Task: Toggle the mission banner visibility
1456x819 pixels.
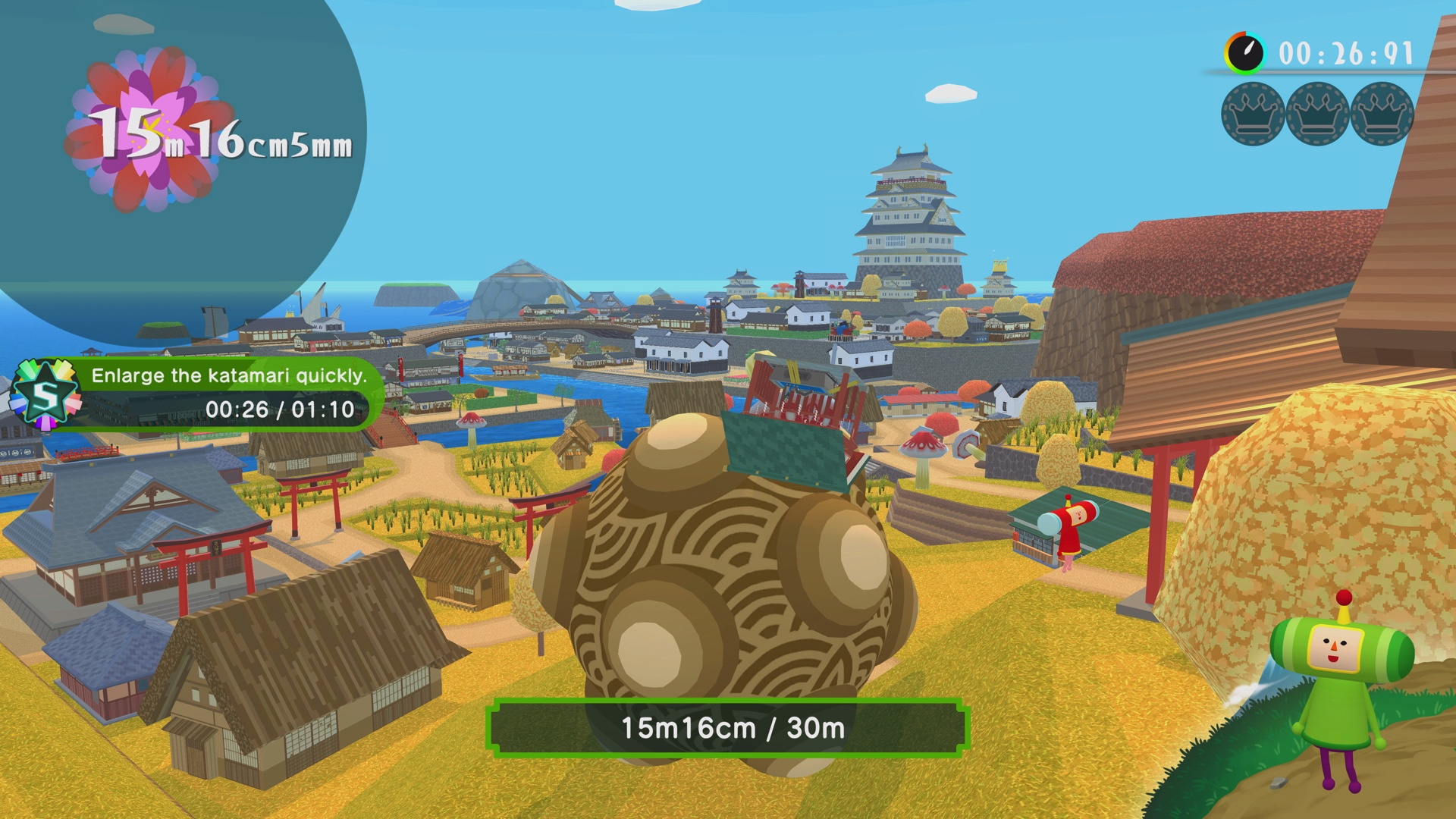Action: (x=227, y=394)
